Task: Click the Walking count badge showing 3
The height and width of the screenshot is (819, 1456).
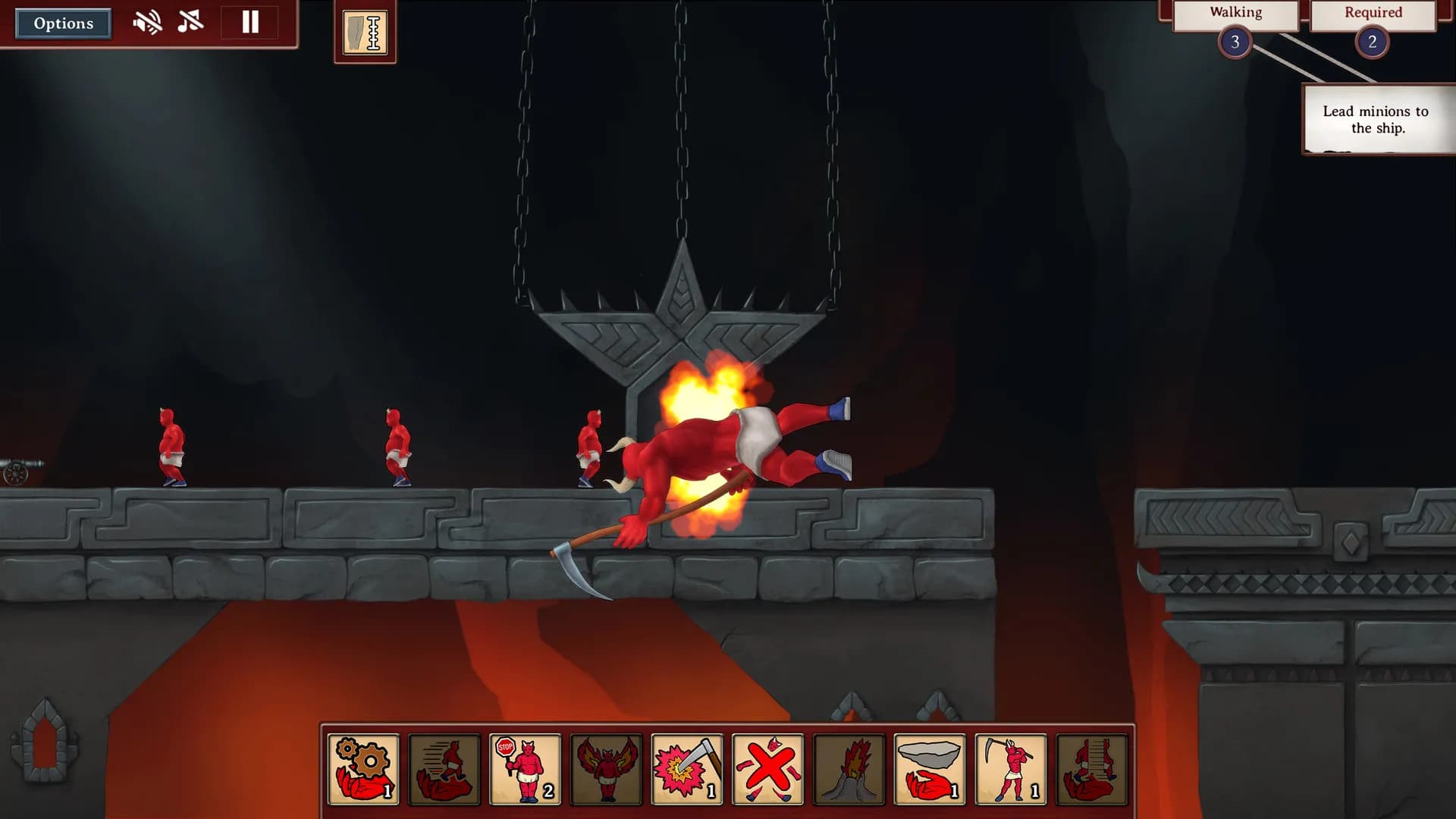Action: (1236, 42)
